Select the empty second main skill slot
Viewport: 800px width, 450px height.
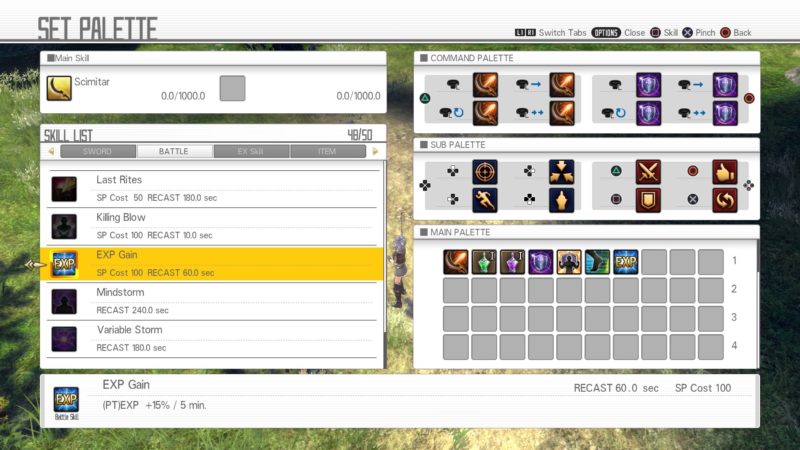pos(232,89)
